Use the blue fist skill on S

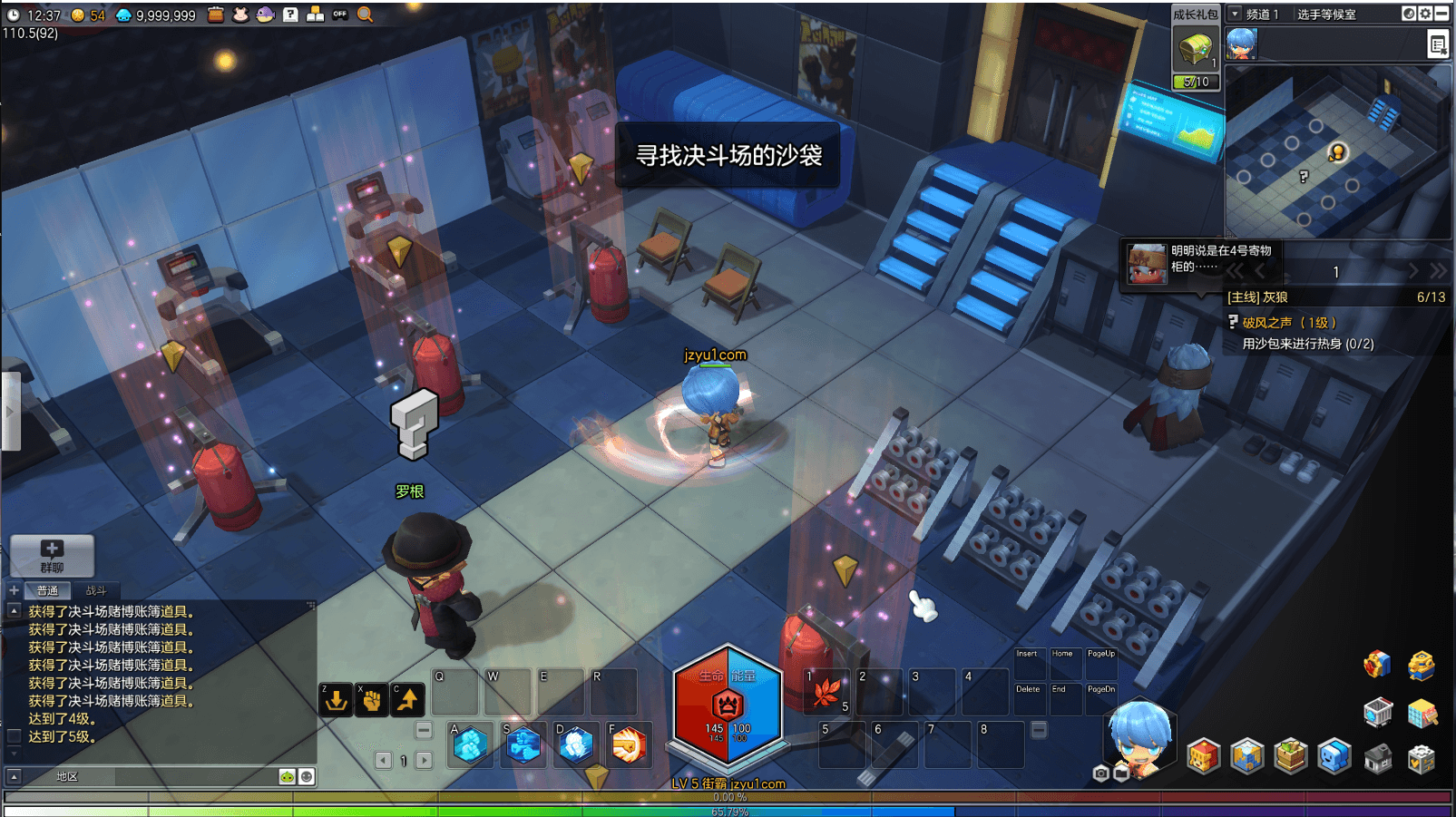(x=523, y=745)
